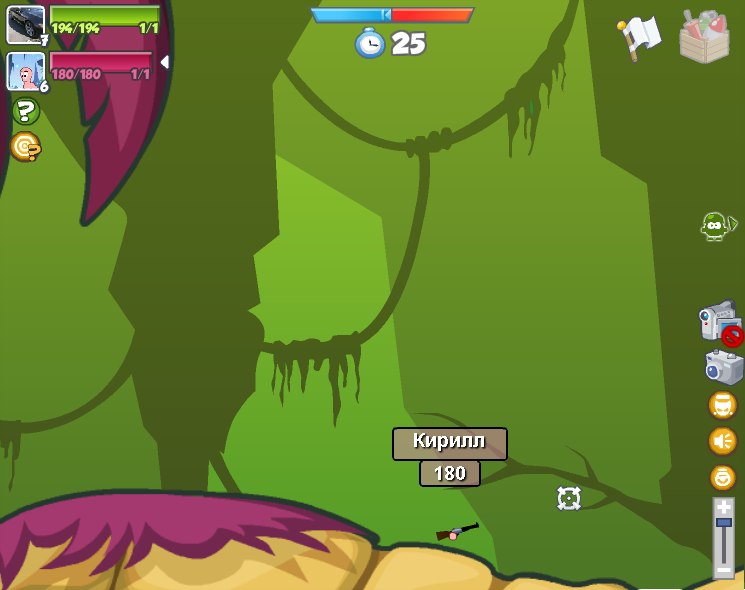
Task: Toggle sound with the speaker button
Action: (x=722, y=441)
